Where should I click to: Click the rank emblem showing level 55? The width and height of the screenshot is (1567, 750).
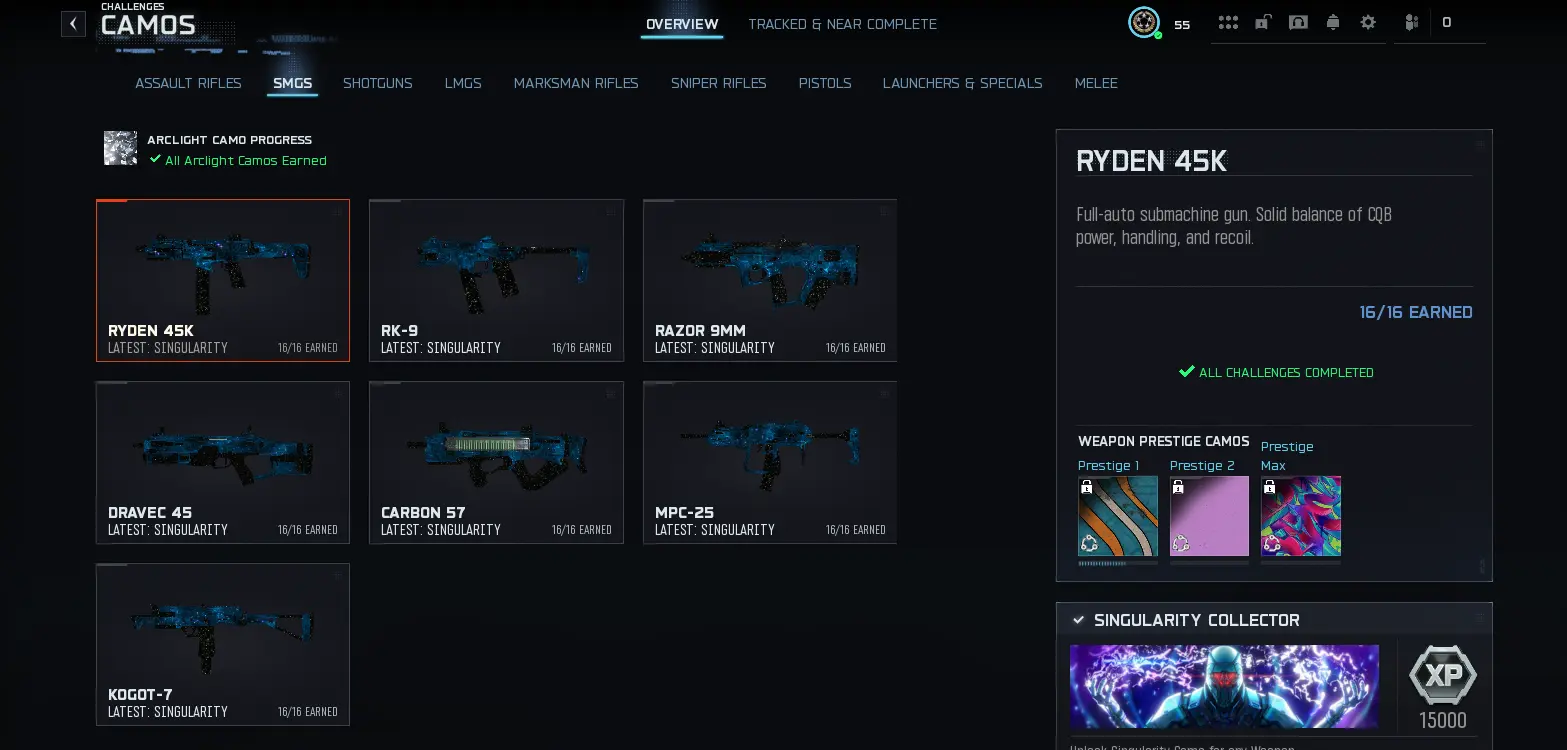[x=1144, y=22]
